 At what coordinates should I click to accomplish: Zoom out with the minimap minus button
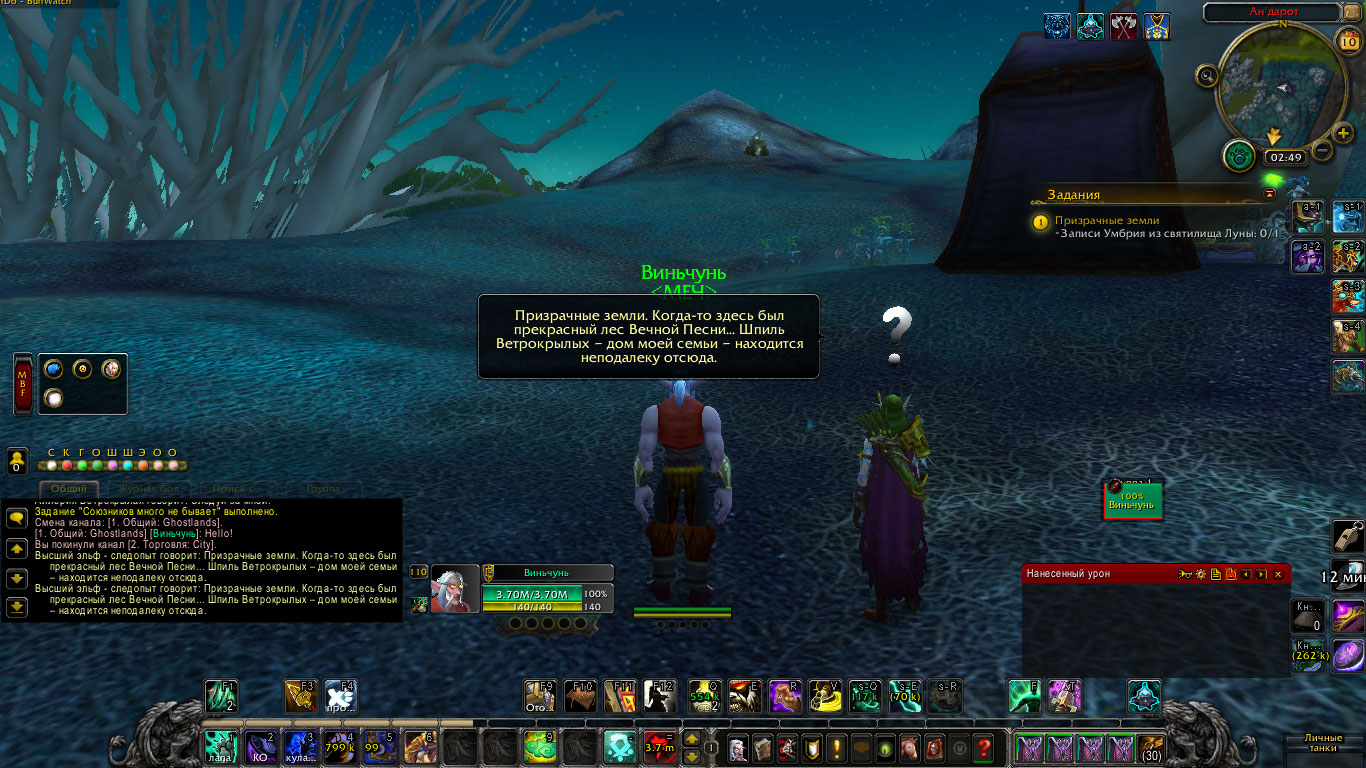[1321, 151]
